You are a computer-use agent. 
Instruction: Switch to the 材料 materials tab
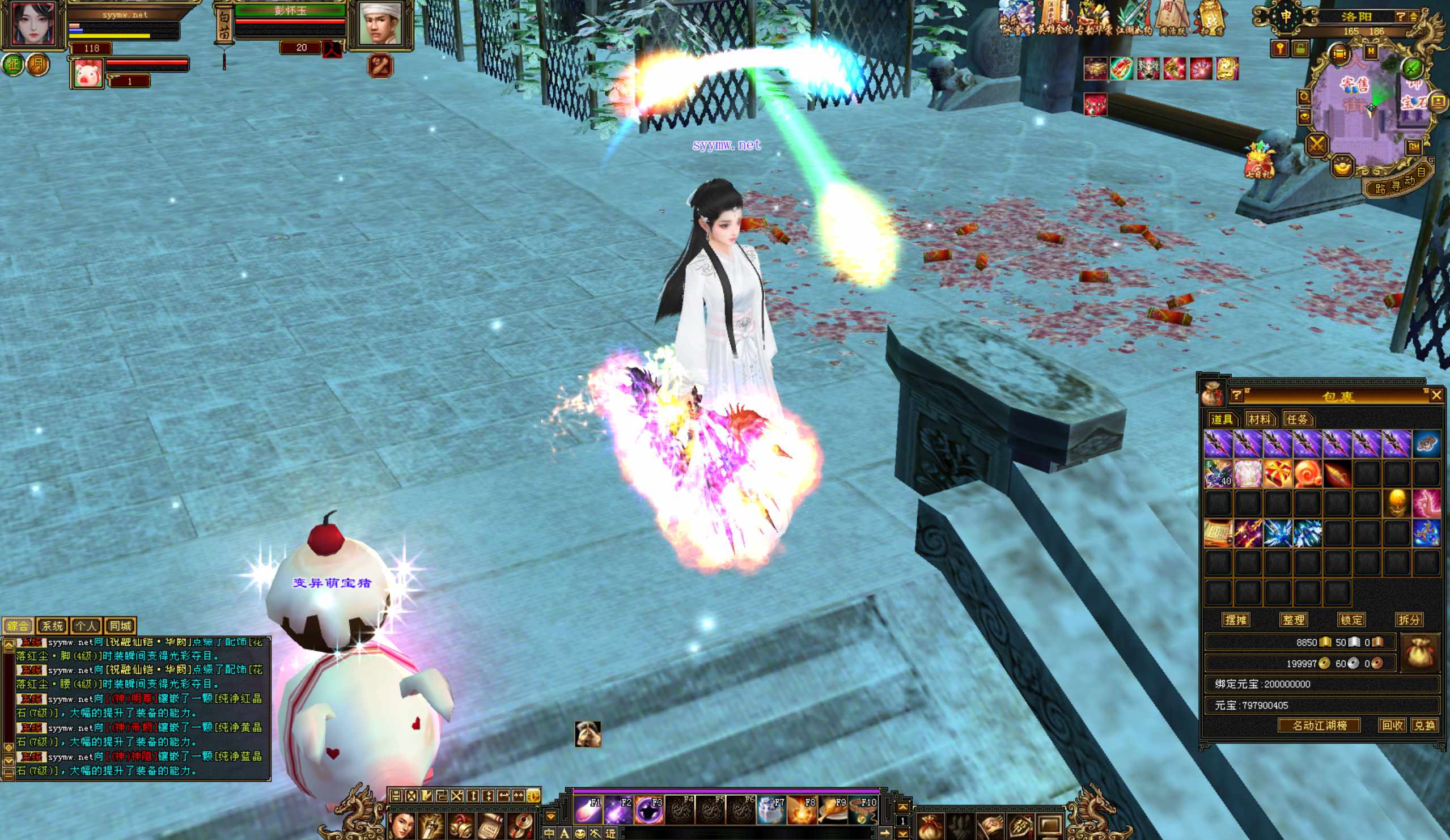tap(1259, 419)
